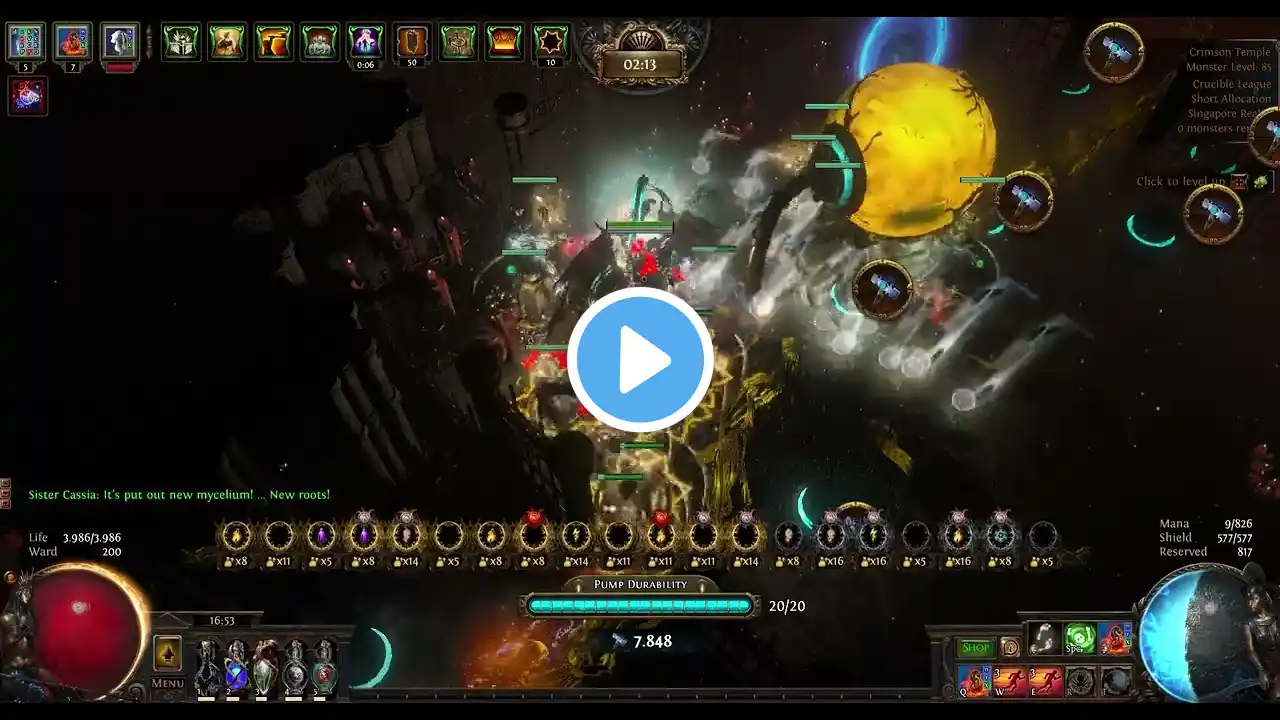Image resolution: width=1280 pixels, height=720 pixels.
Task: Use the blue sapphire flask
Action: click(x=236, y=667)
